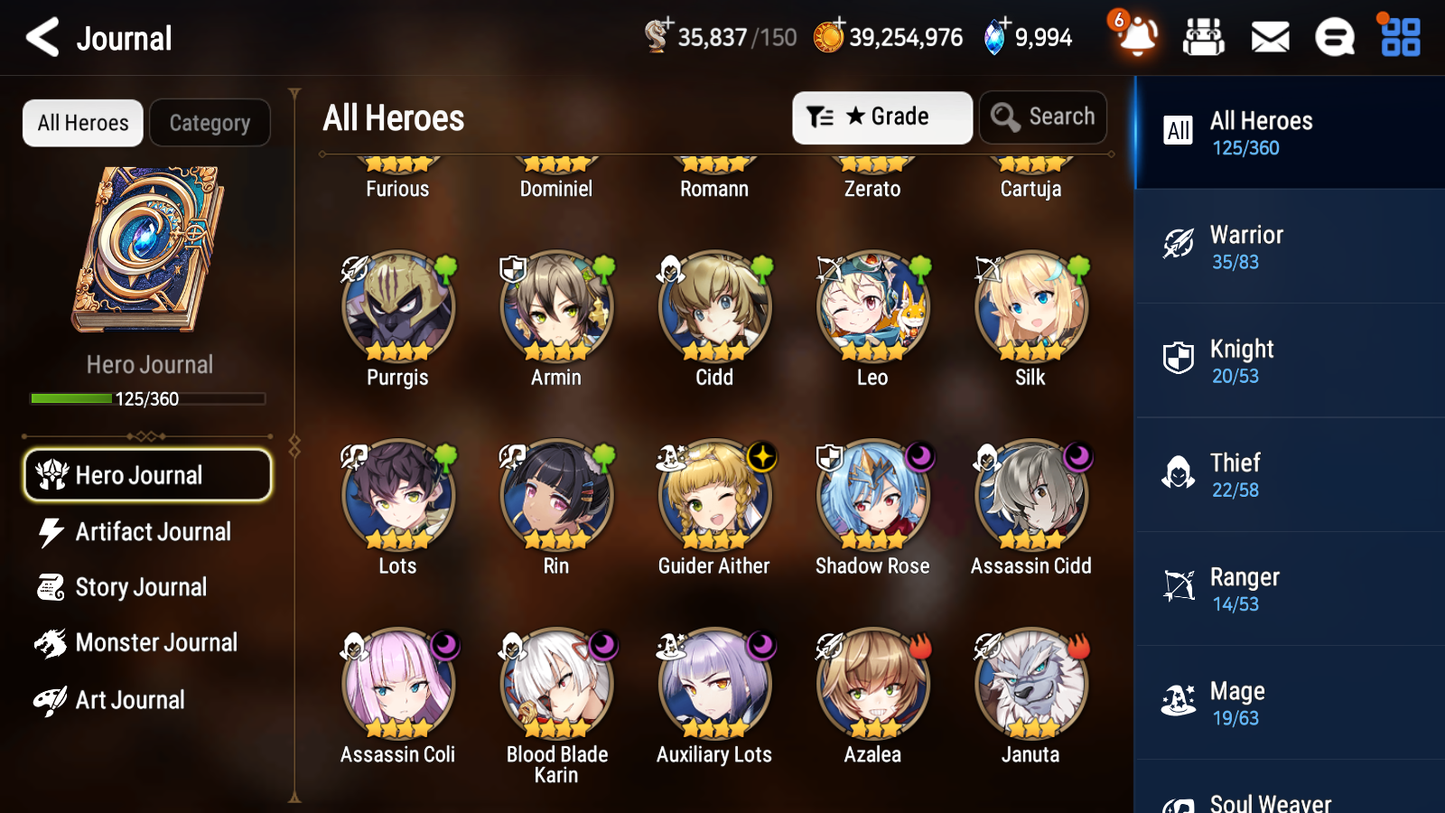
Task: Select the Shadow Rose hero portrait
Action: pos(872,495)
